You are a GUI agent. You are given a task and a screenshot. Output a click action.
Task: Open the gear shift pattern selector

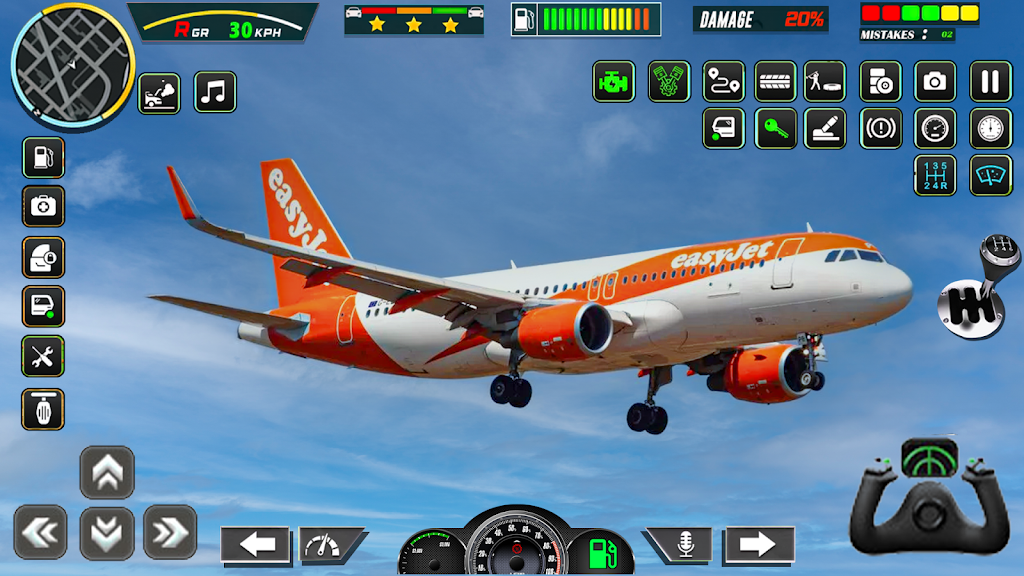point(935,175)
